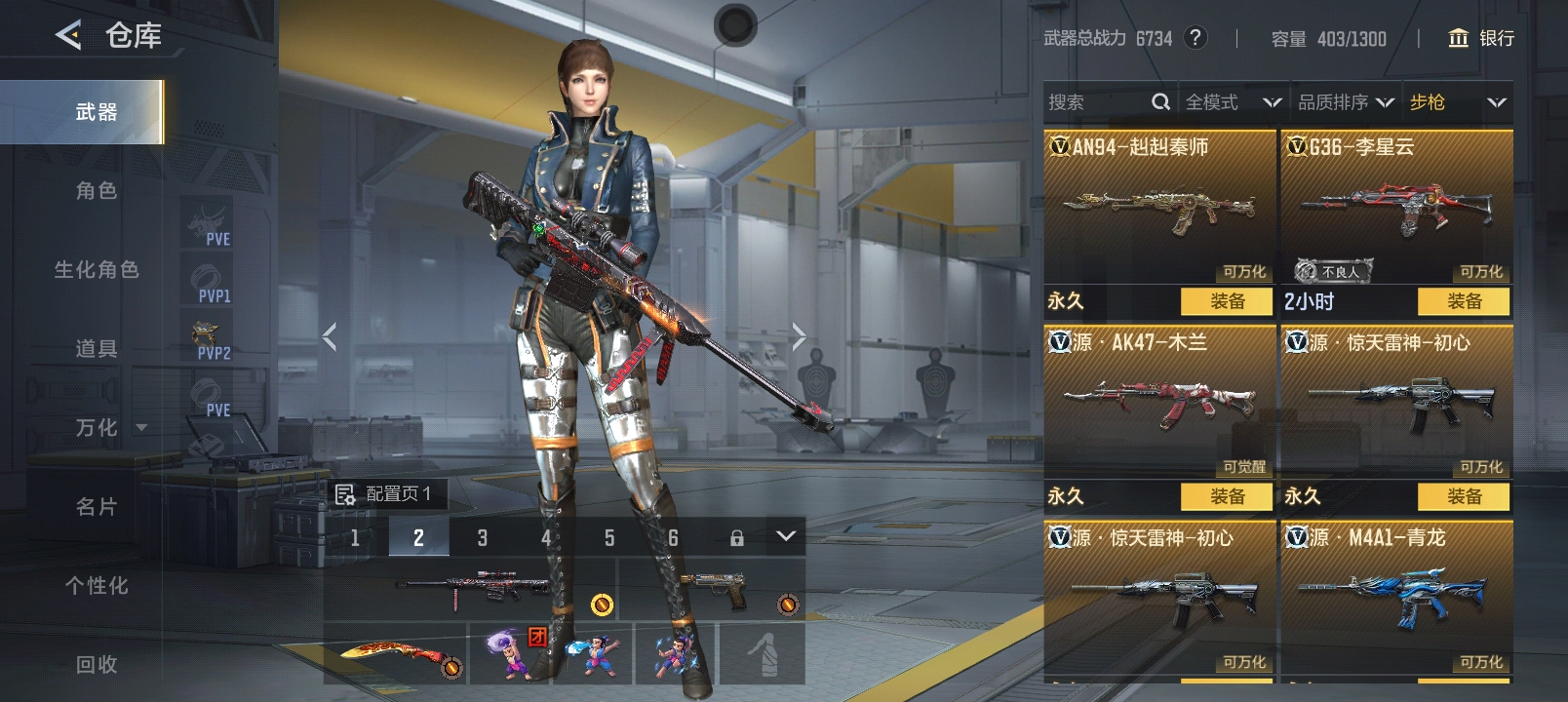Open the 名片 section
Viewport: 1568px width, 702px height.
pos(97,507)
